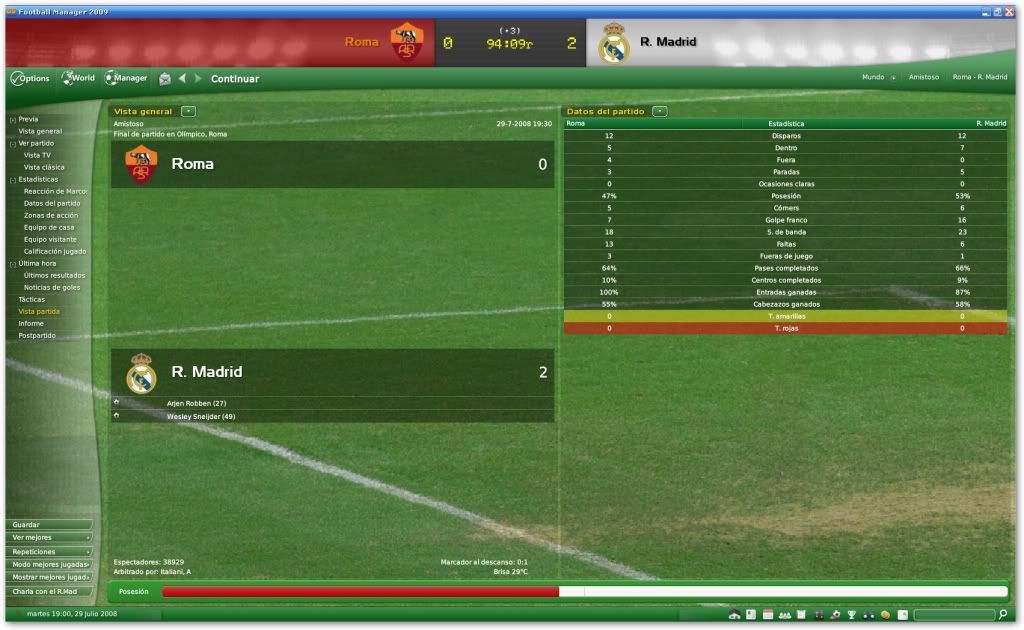The width and height of the screenshot is (1024, 630).
Task: Show Equipo de casa stats
Action: tap(49, 227)
